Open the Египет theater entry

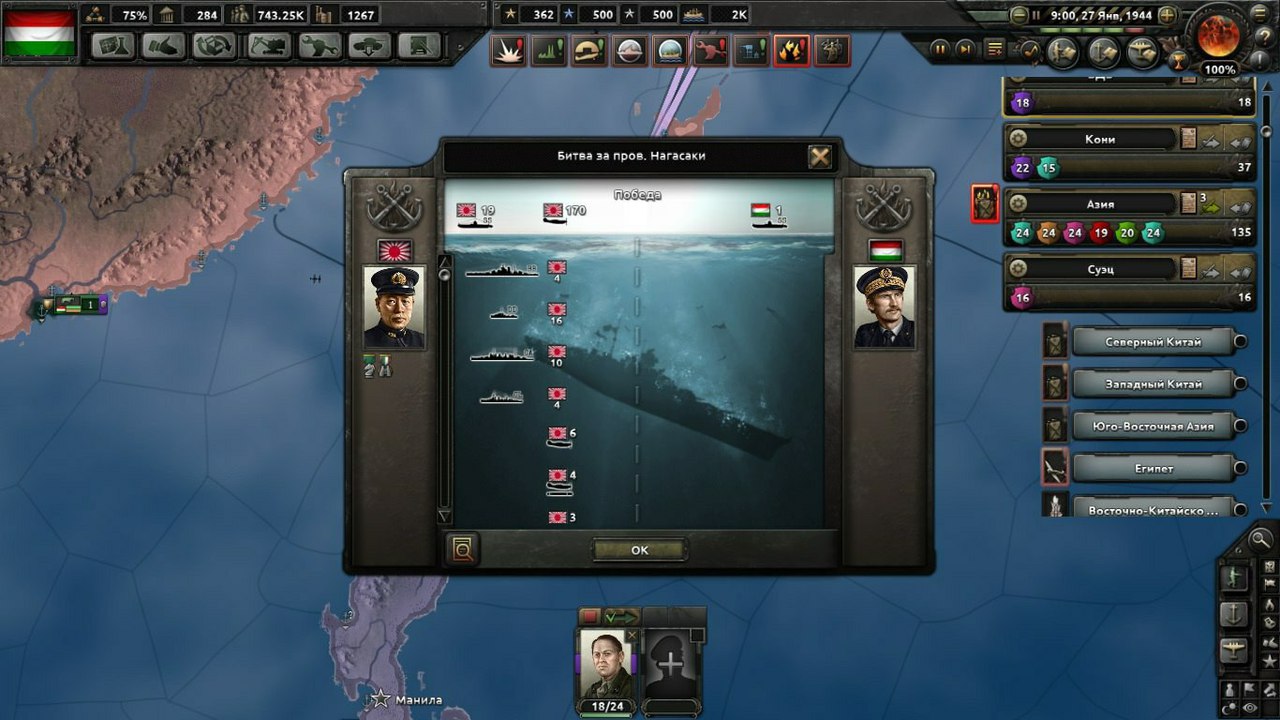1153,468
